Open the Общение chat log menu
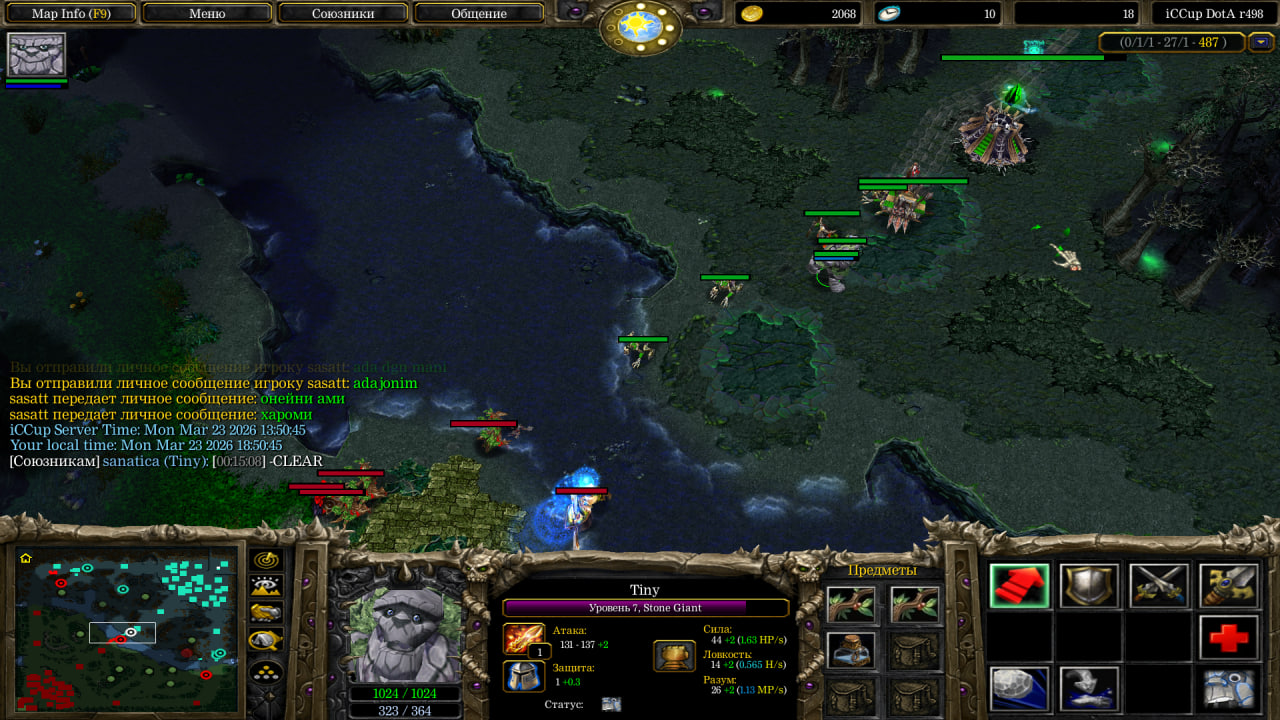The image size is (1280, 720). 479,13
